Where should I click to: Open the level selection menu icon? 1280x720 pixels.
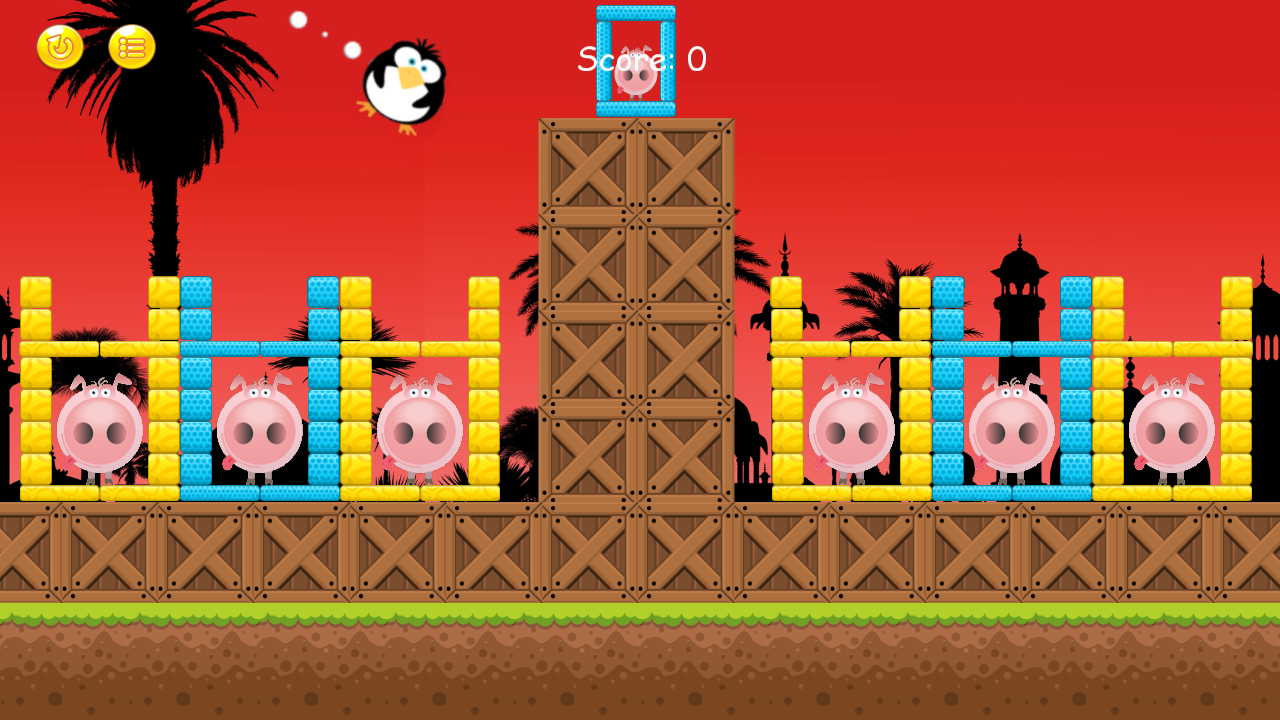pyautogui.click(x=133, y=47)
